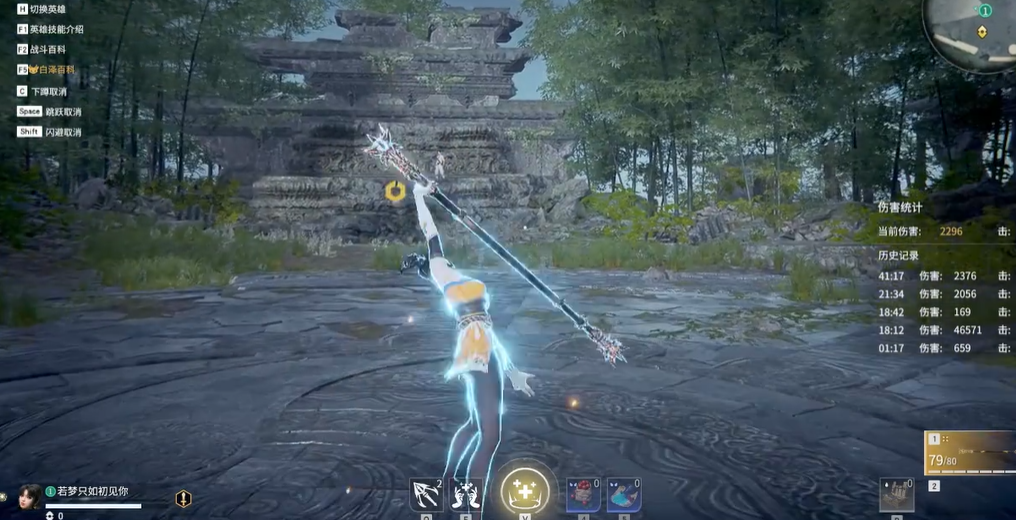This screenshot has width=1016, height=520.
Task: Click the player portrait of 若梦只如初见你
Action: (x=29, y=495)
